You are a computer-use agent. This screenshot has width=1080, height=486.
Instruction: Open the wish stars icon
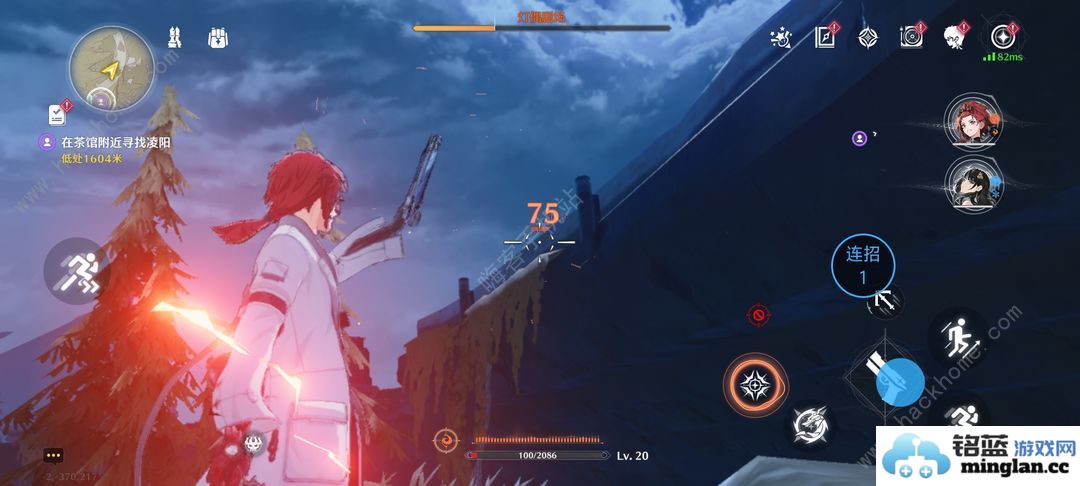click(x=781, y=38)
